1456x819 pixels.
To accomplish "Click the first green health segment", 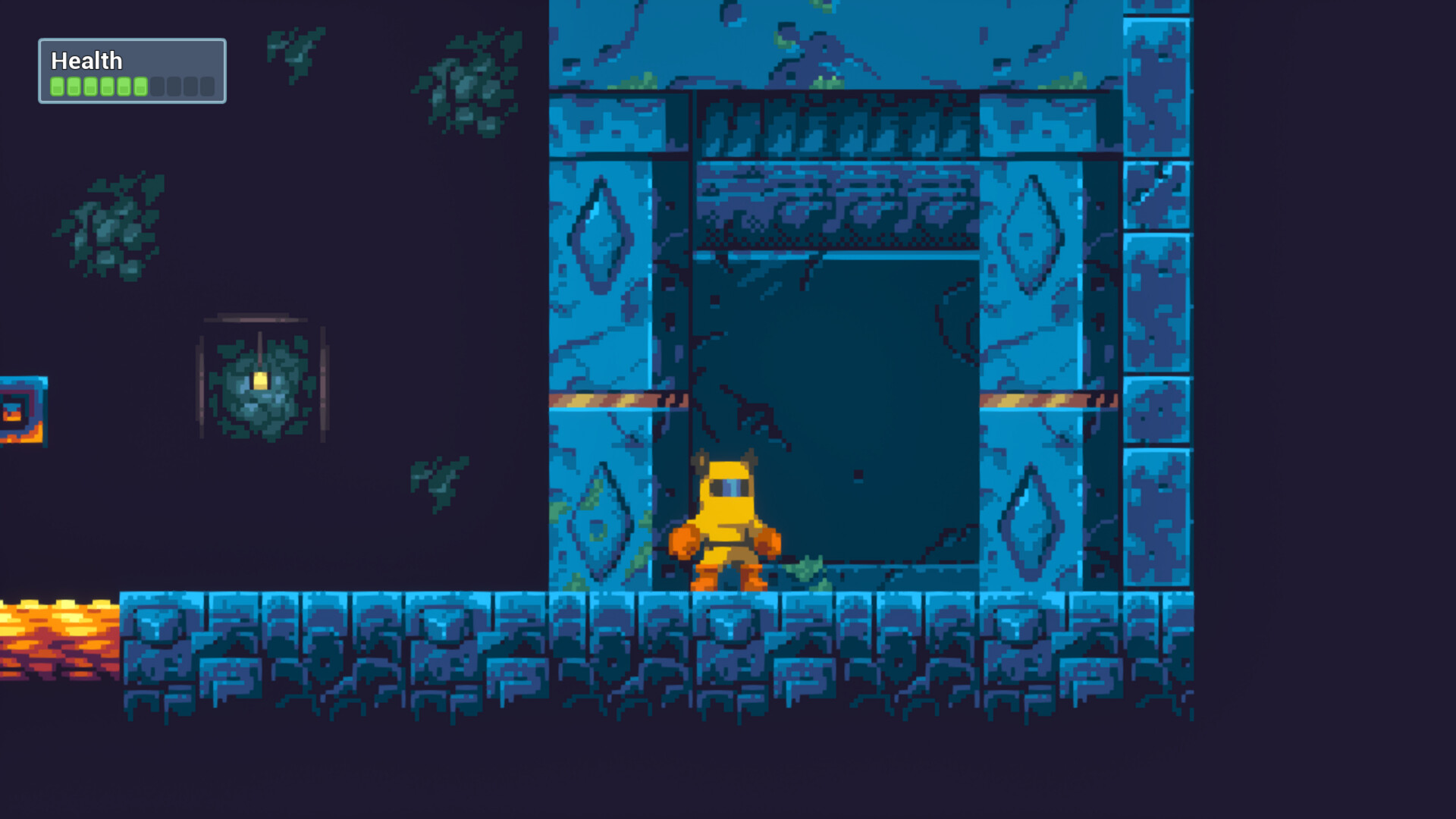I will point(56,86).
